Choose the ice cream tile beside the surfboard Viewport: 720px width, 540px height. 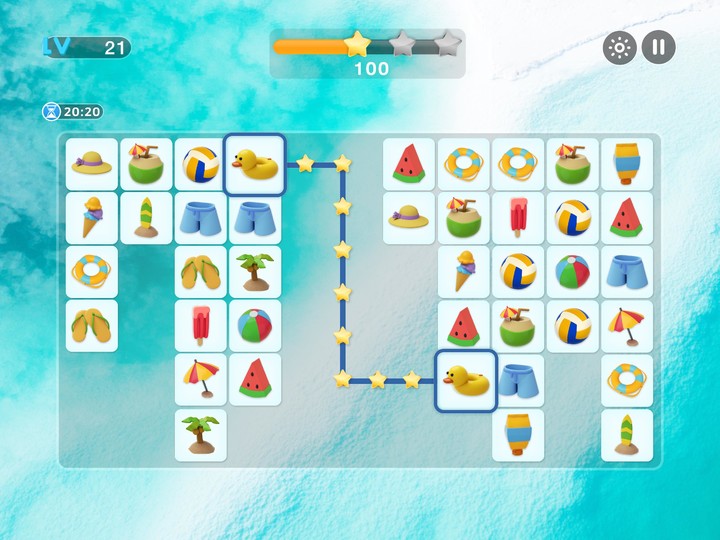[x=92, y=218]
